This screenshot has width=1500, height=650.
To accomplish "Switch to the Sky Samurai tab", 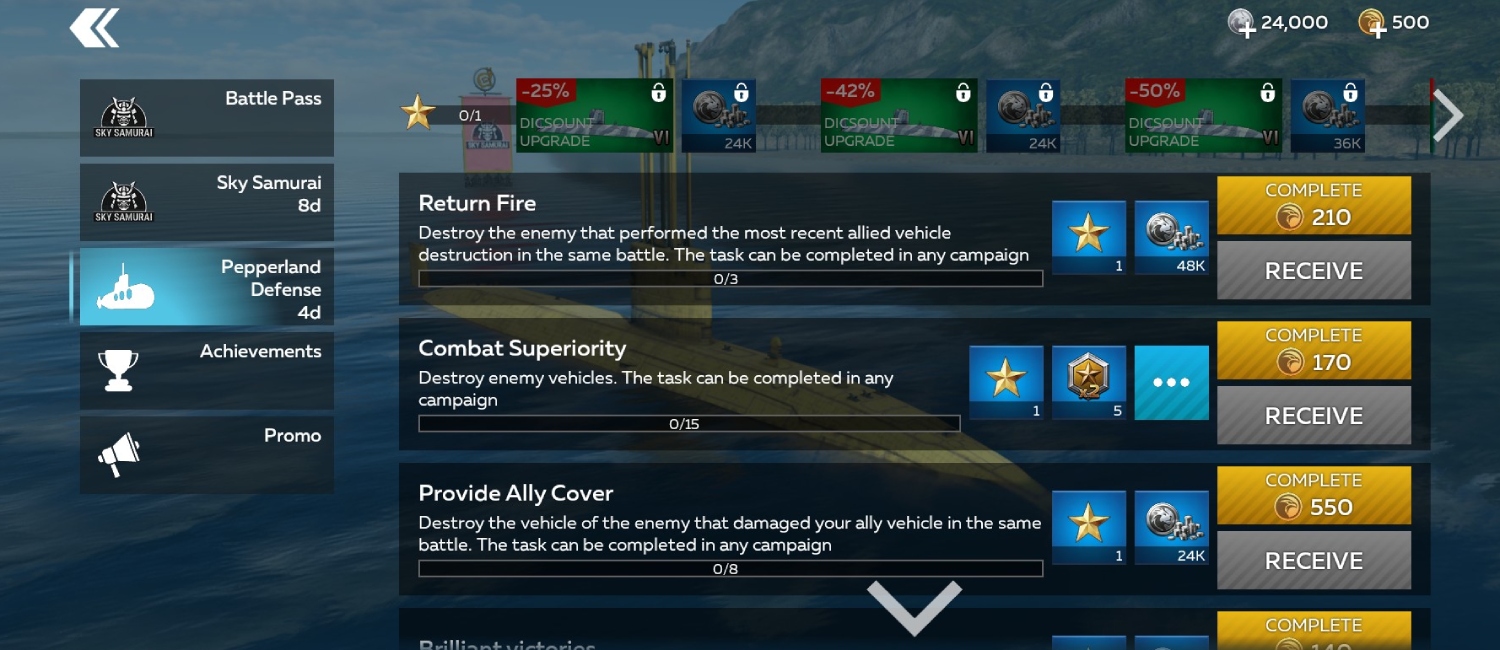I will (x=207, y=202).
